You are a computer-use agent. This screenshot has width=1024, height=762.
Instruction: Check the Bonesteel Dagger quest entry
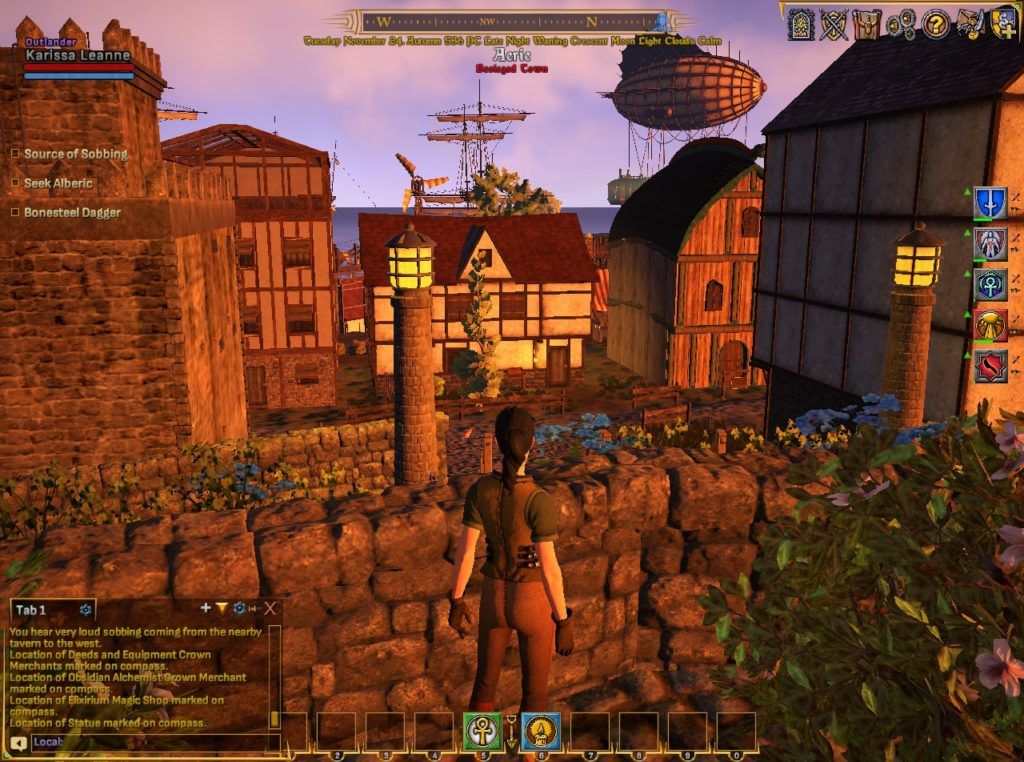[15, 212]
